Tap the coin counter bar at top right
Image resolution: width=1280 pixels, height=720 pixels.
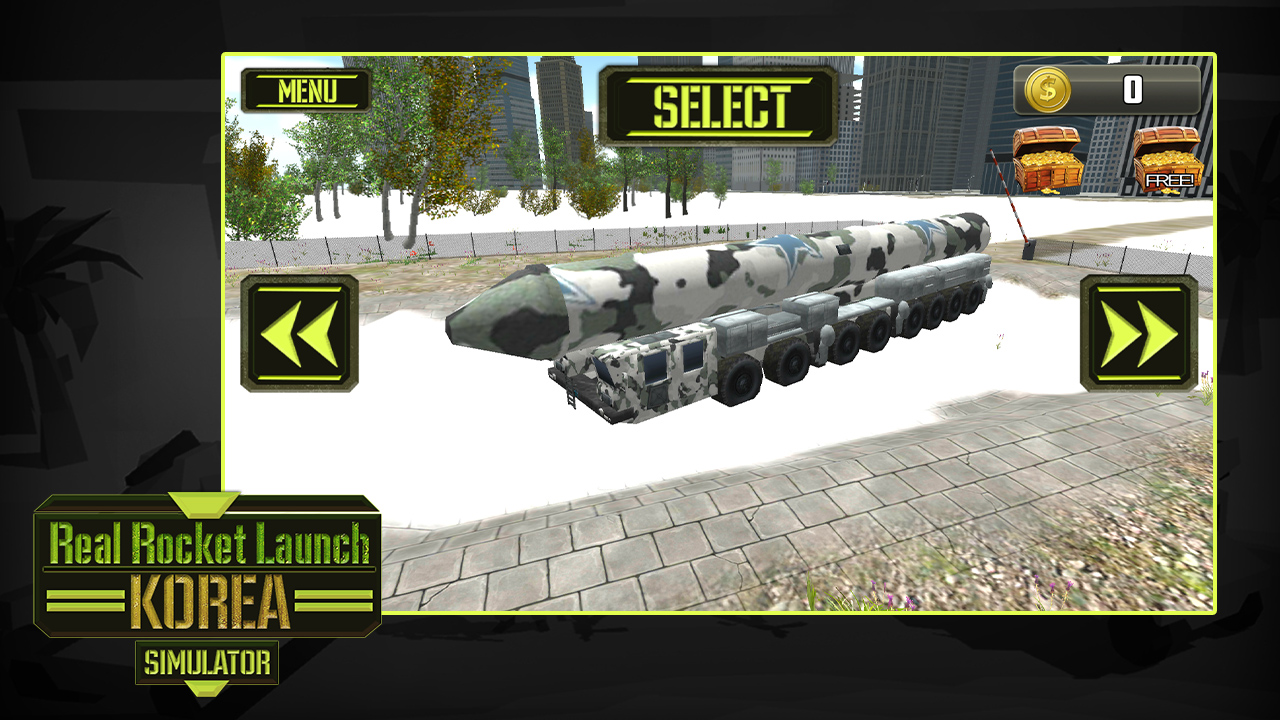click(1105, 89)
